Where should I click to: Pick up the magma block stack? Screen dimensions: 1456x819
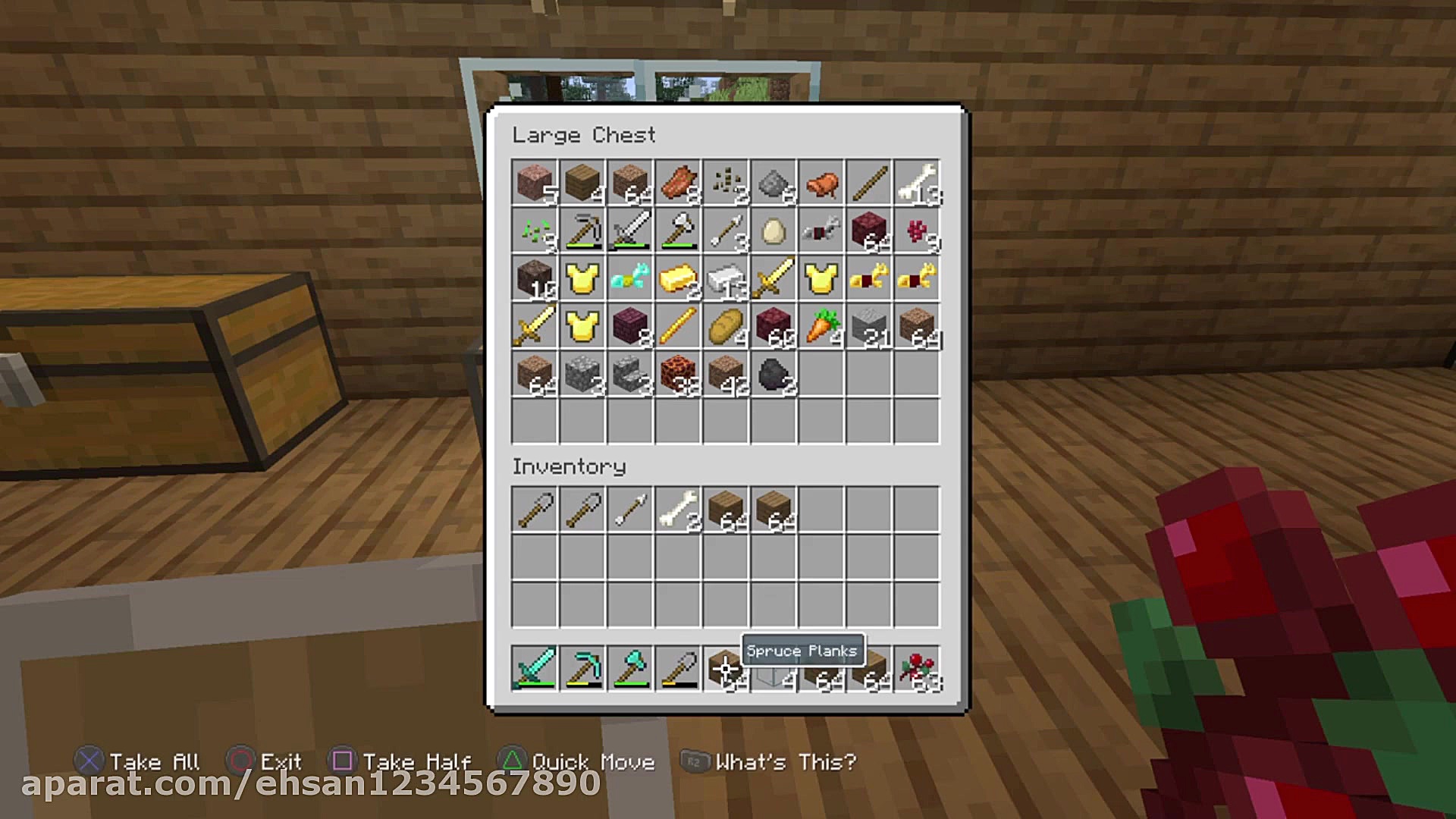pyautogui.click(x=678, y=374)
